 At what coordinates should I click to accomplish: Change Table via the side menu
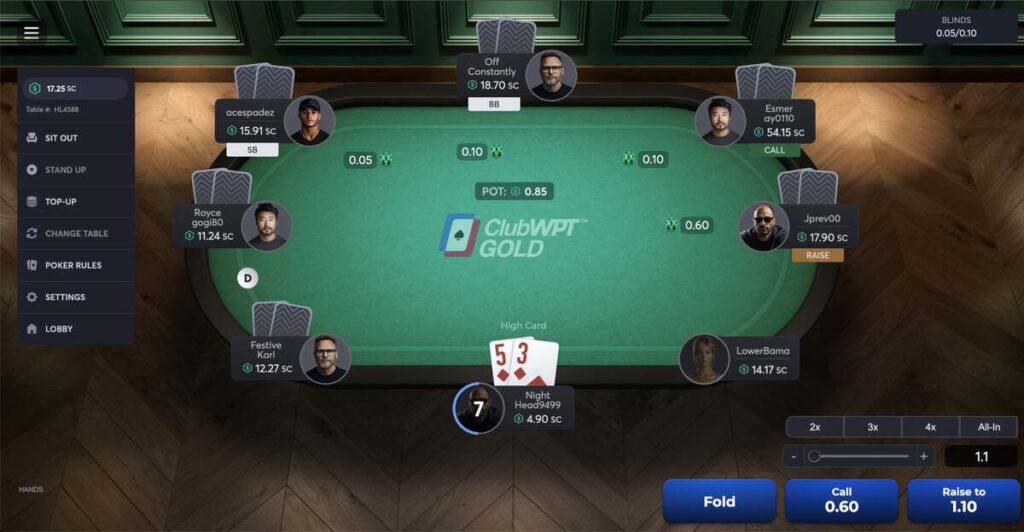click(76, 234)
